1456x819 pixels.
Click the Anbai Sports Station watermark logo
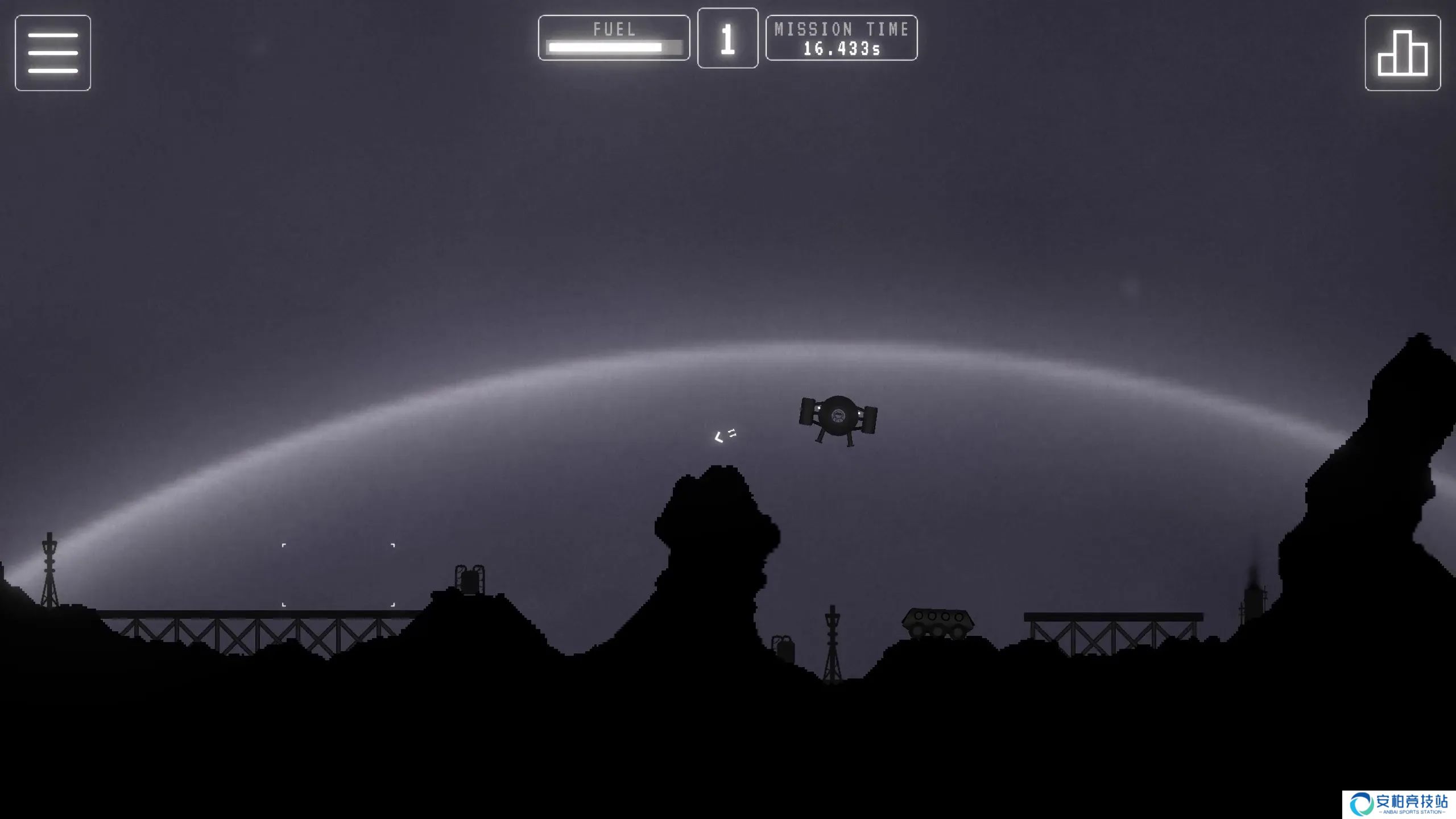[1399, 804]
